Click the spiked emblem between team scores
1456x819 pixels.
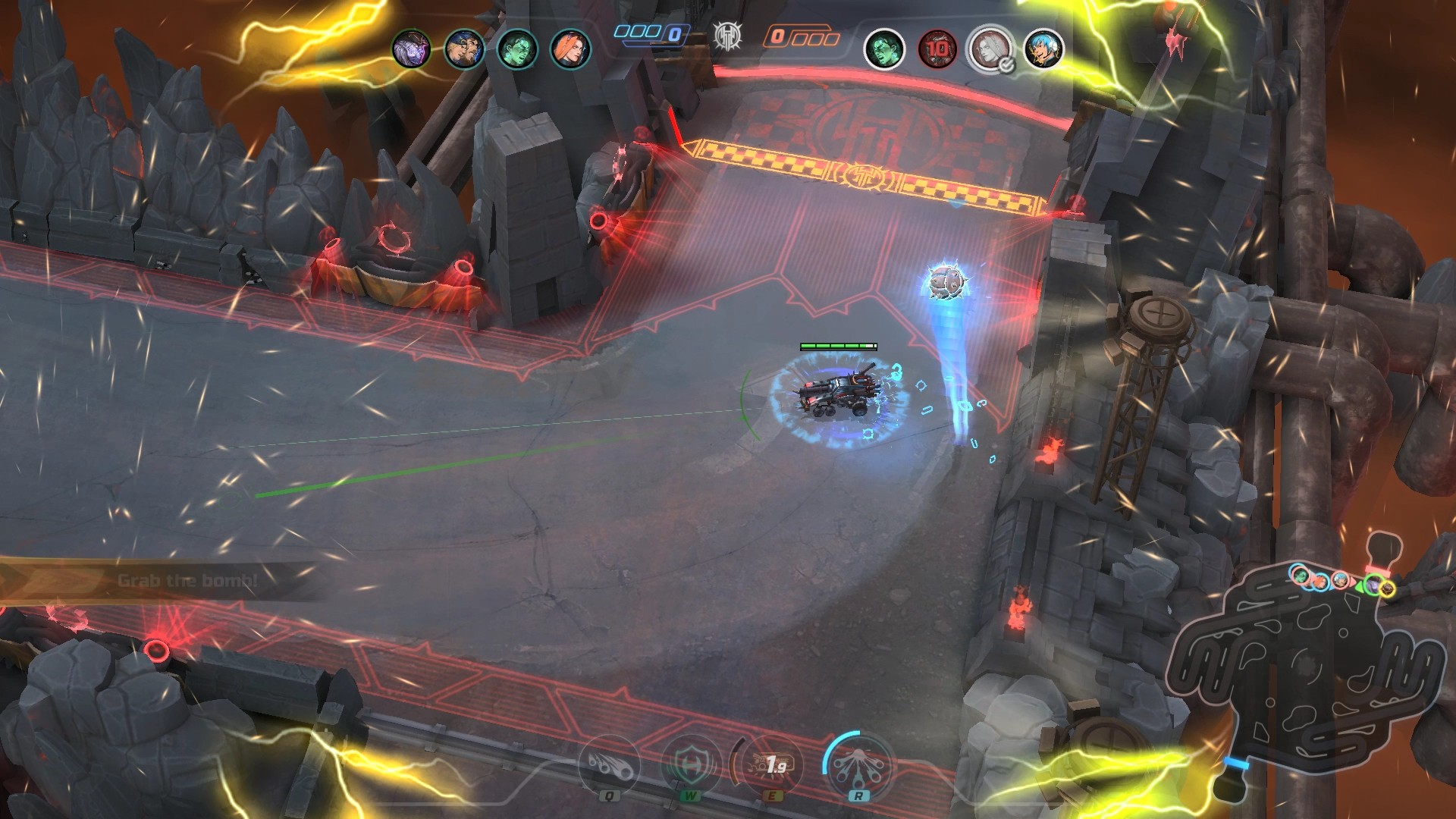tap(727, 36)
